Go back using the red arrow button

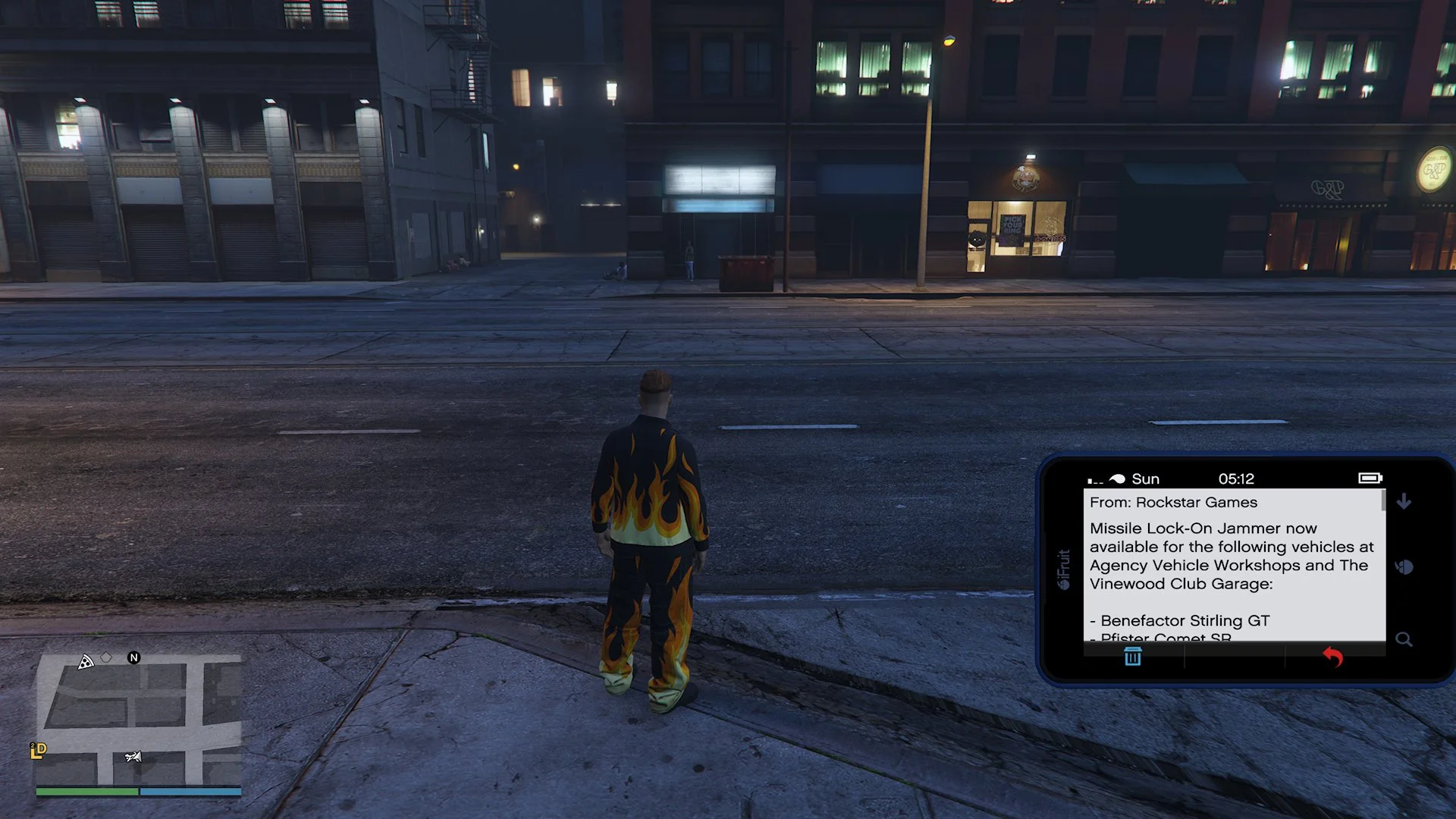1332,657
